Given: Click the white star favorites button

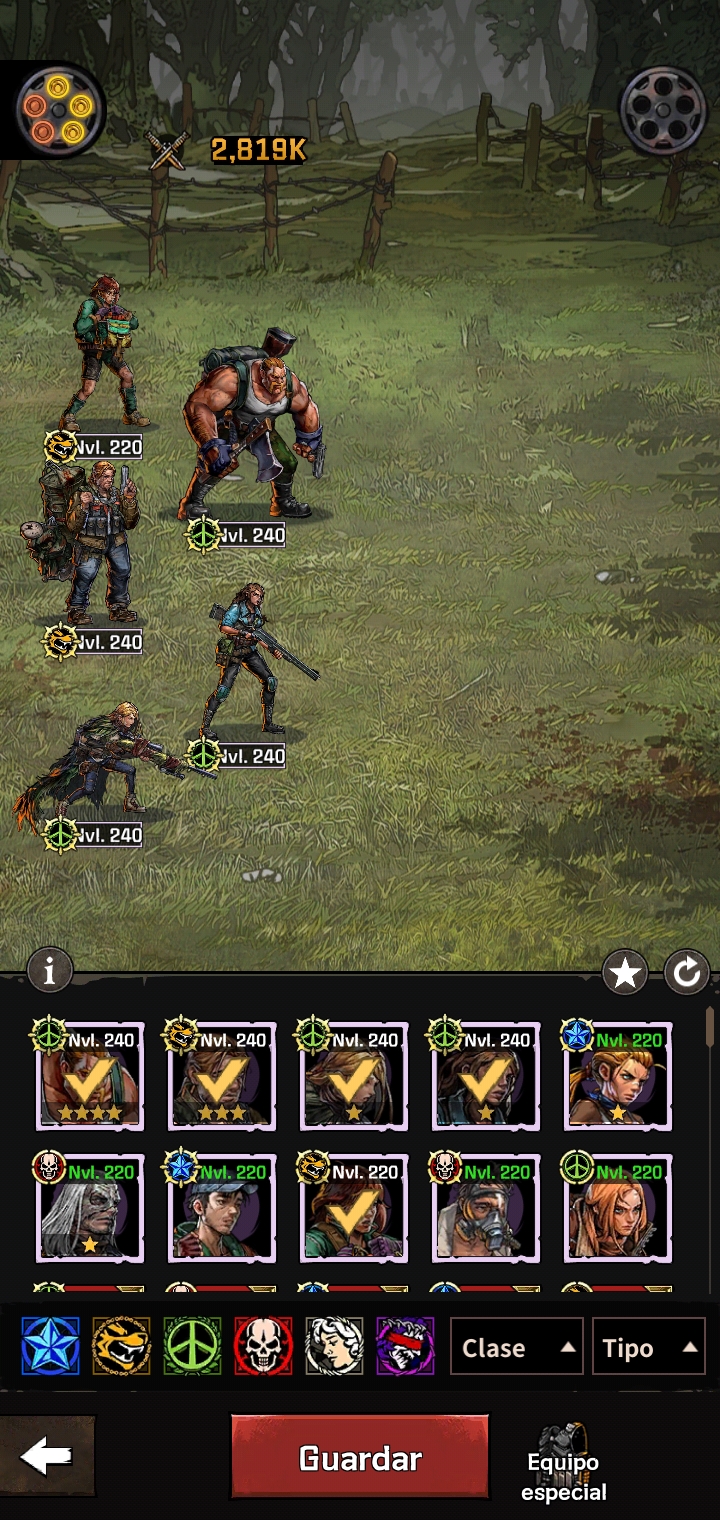Looking at the screenshot, I should coord(625,972).
